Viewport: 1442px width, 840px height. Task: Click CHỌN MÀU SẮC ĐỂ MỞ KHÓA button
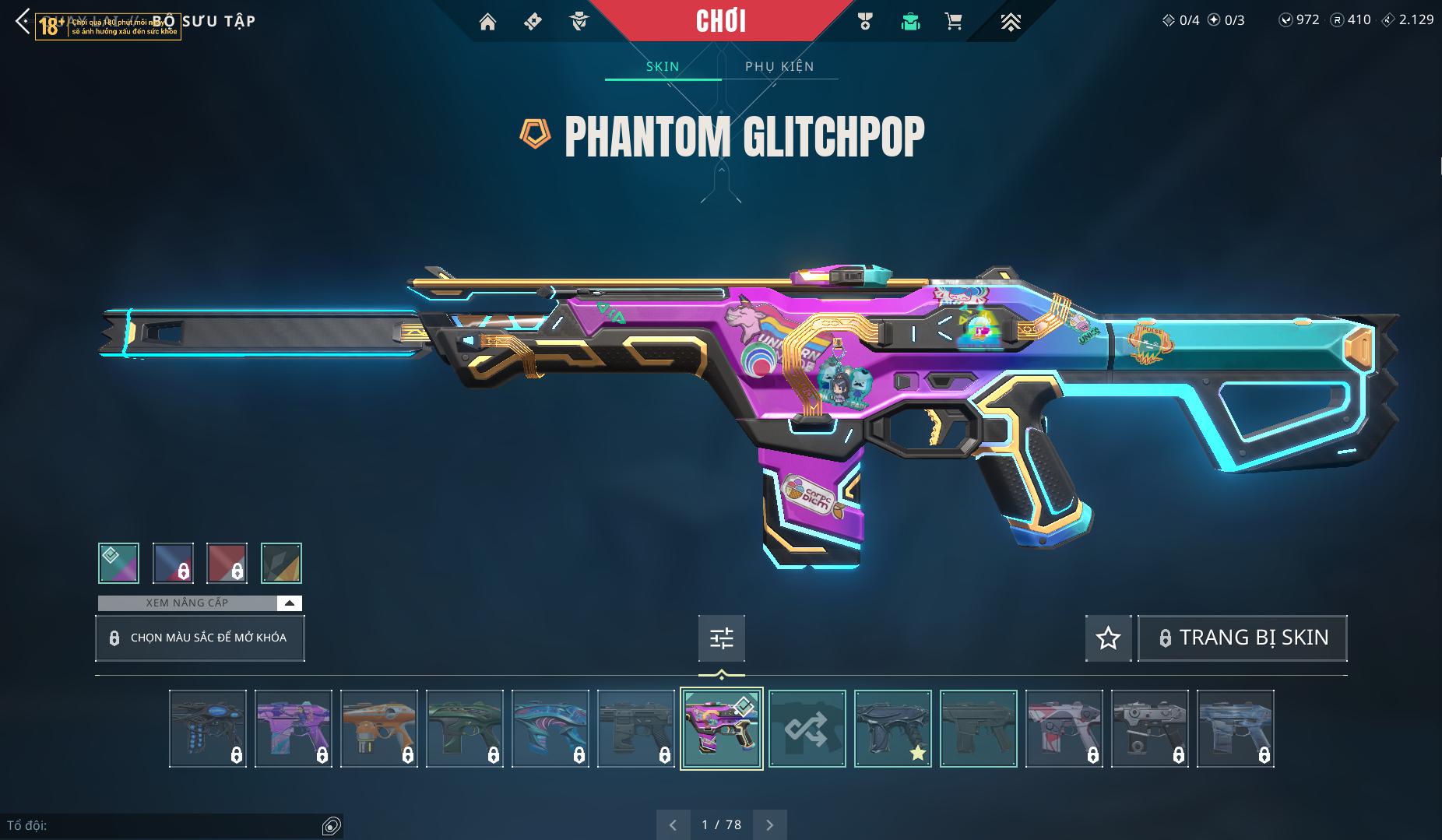pos(200,638)
